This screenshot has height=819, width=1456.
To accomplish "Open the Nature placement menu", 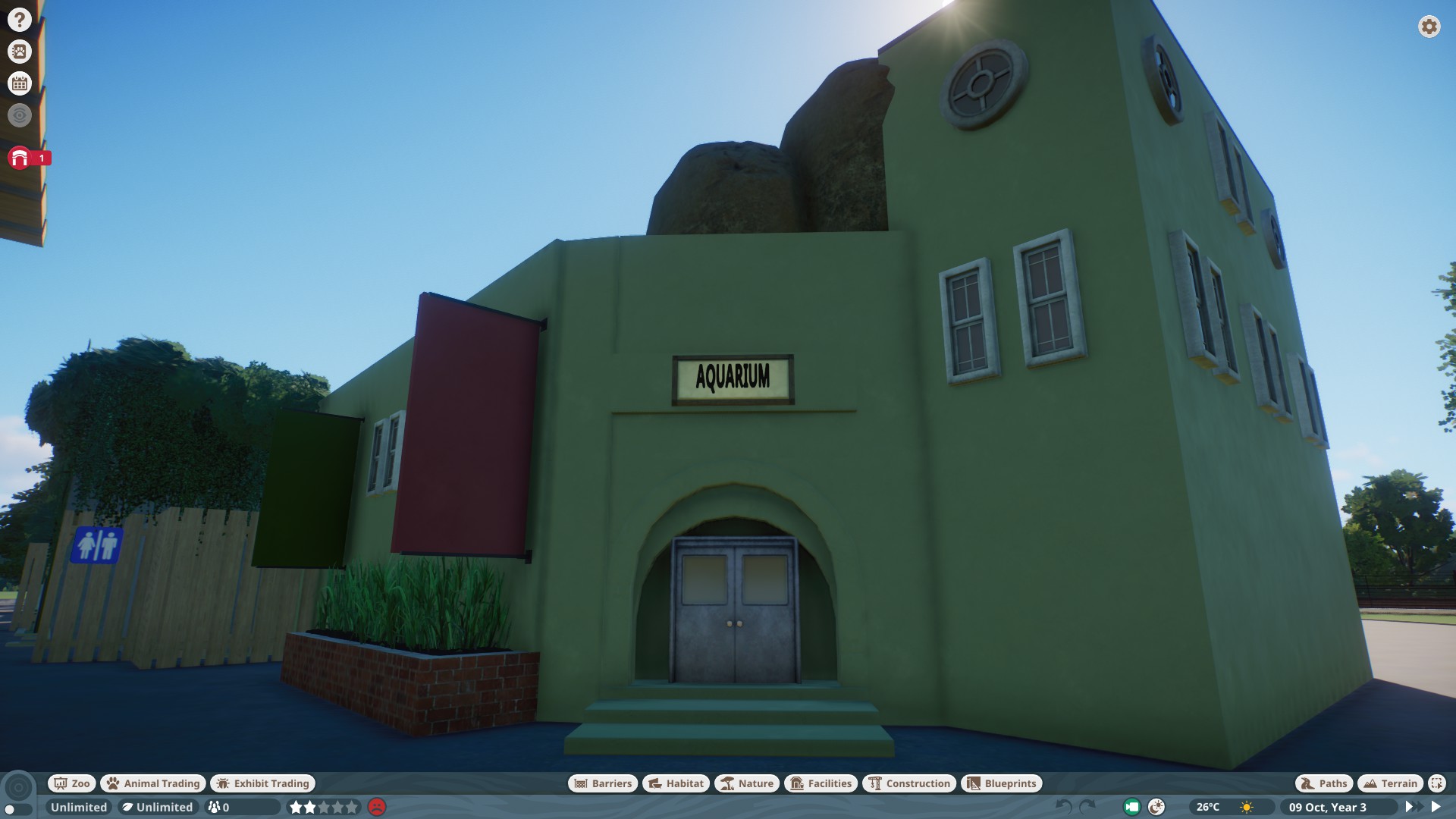I will click(x=748, y=783).
